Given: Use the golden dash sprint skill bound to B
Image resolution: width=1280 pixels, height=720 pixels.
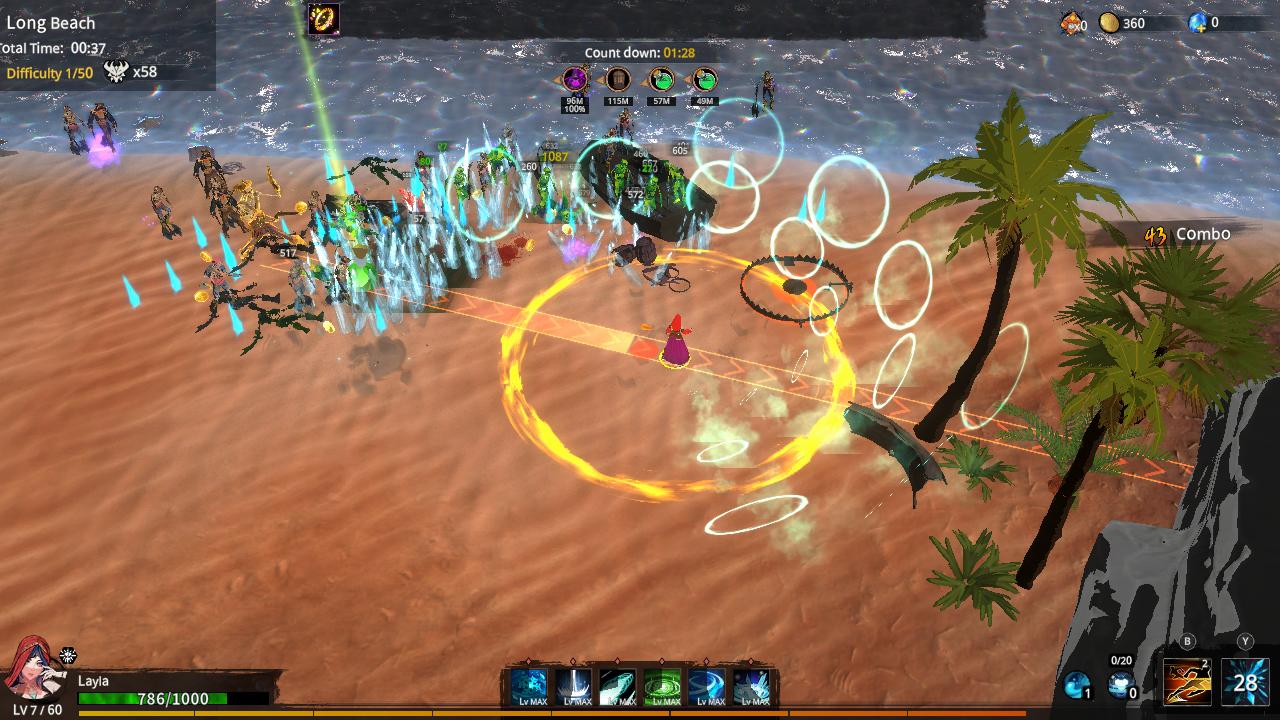Looking at the screenshot, I should [1187, 683].
